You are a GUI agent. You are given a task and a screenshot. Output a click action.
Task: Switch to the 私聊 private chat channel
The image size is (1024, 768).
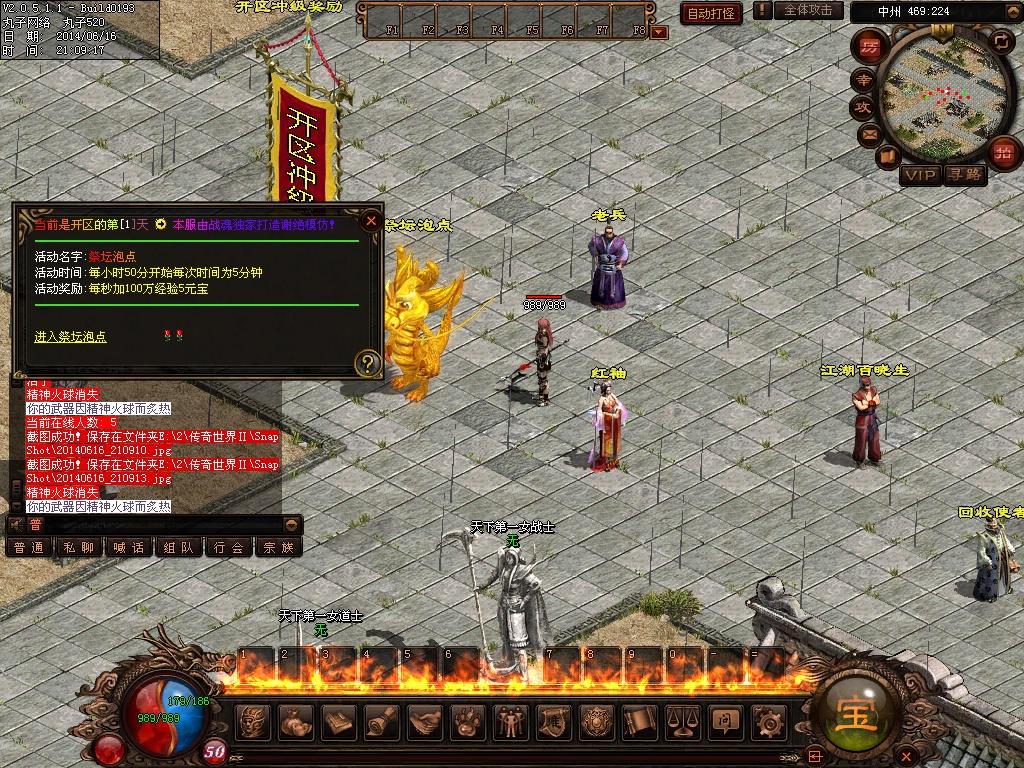click(x=78, y=547)
